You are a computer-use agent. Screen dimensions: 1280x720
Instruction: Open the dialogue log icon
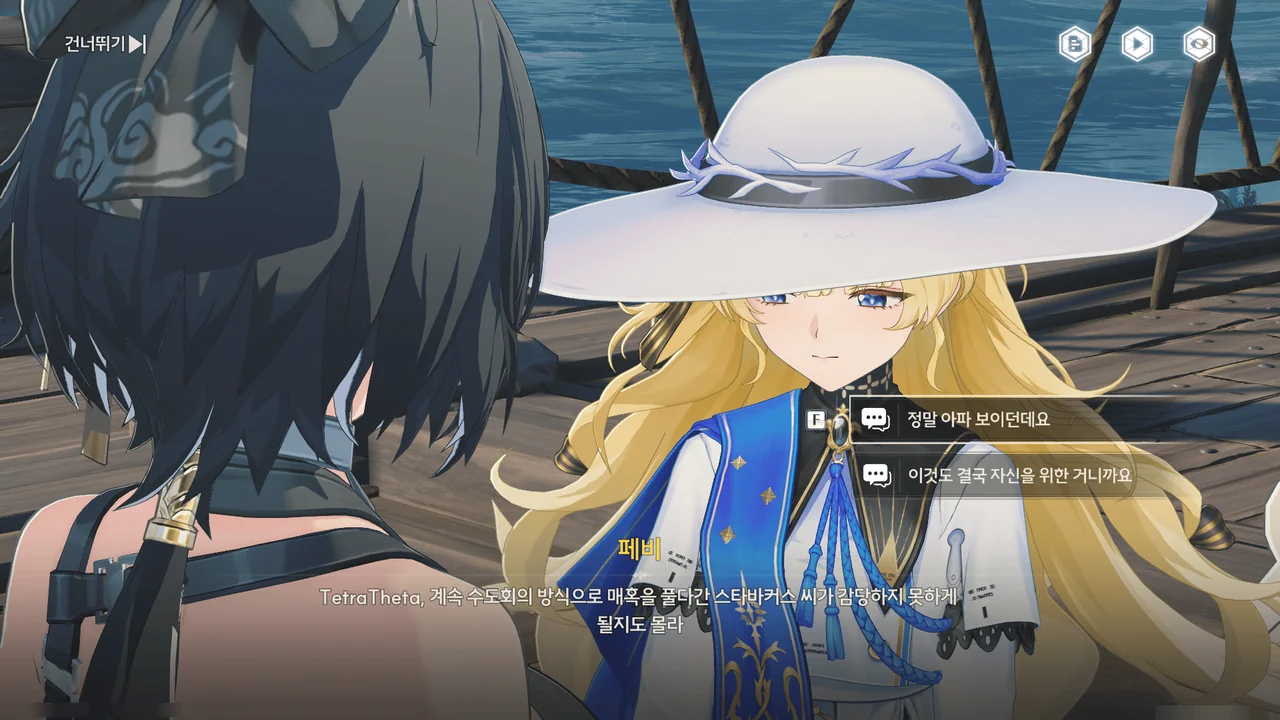[1075, 44]
